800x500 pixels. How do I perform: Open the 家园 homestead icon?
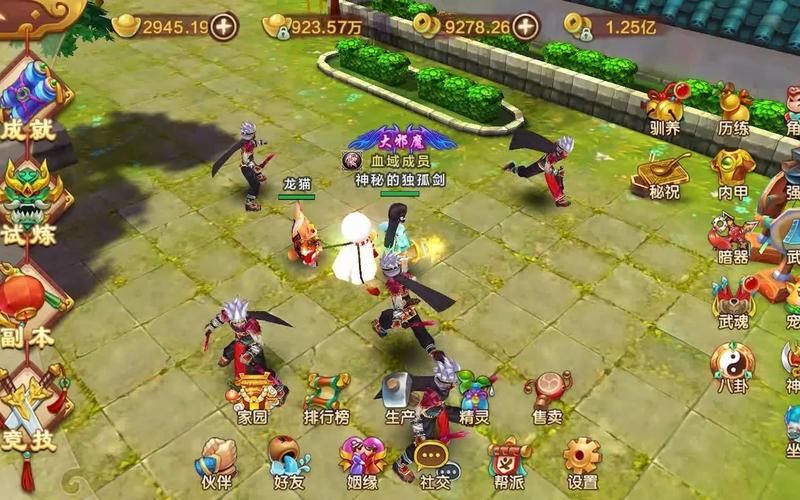(x=252, y=397)
